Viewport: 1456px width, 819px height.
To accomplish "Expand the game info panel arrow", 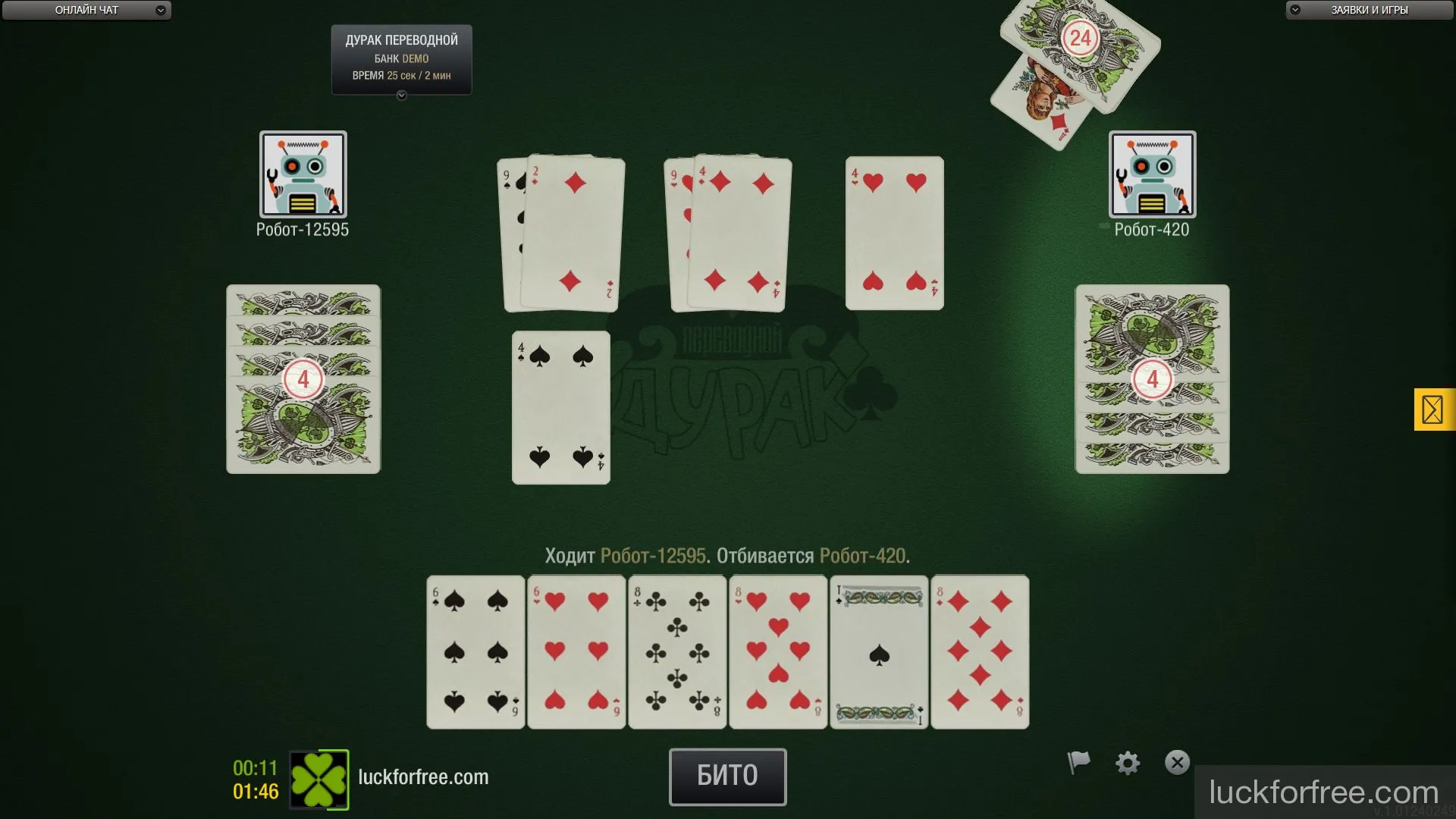I will click(x=402, y=96).
